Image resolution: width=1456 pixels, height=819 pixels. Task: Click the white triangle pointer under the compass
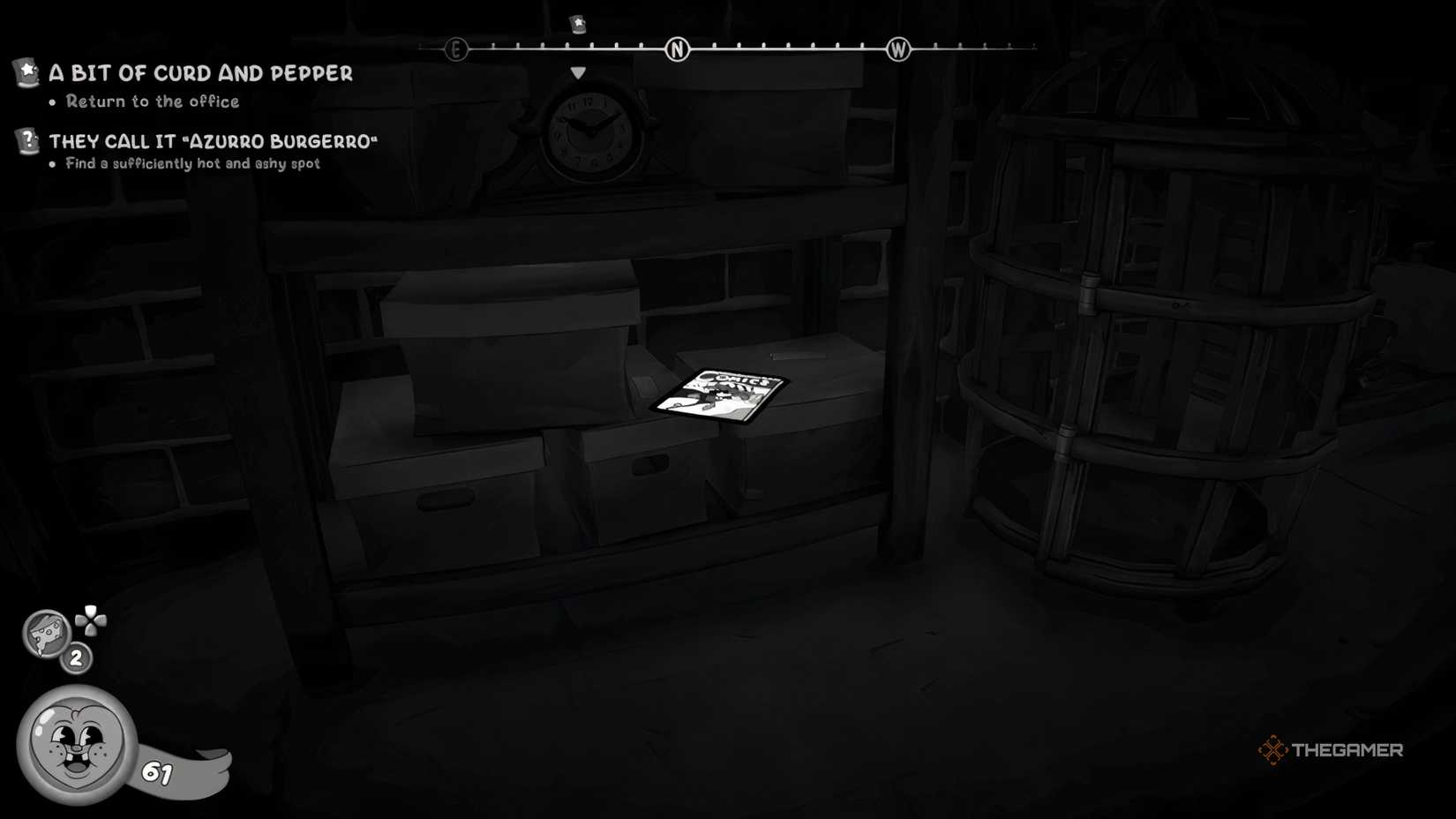pos(579,72)
